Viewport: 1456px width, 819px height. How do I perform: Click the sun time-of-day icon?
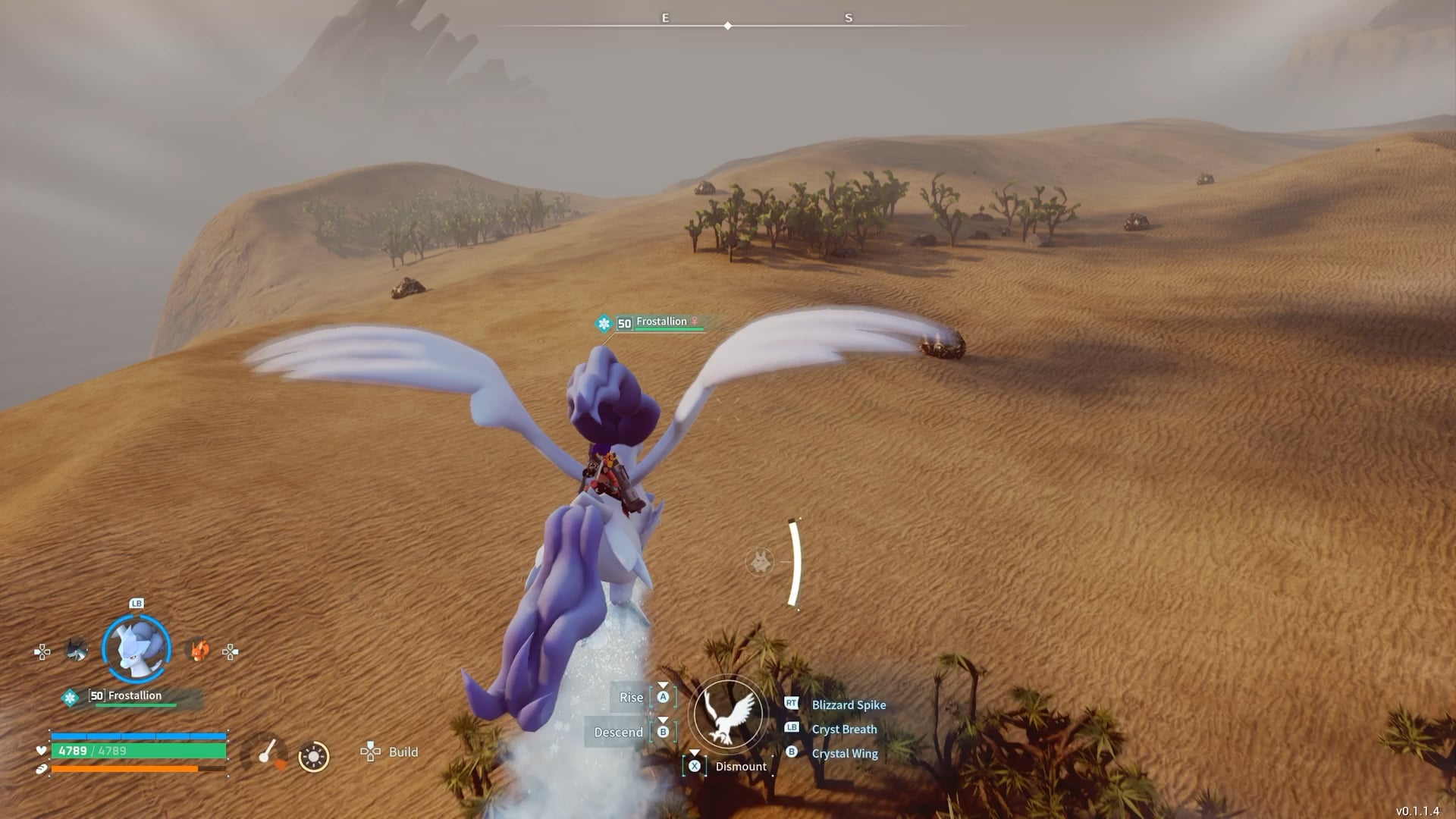(x=313, y=756)
